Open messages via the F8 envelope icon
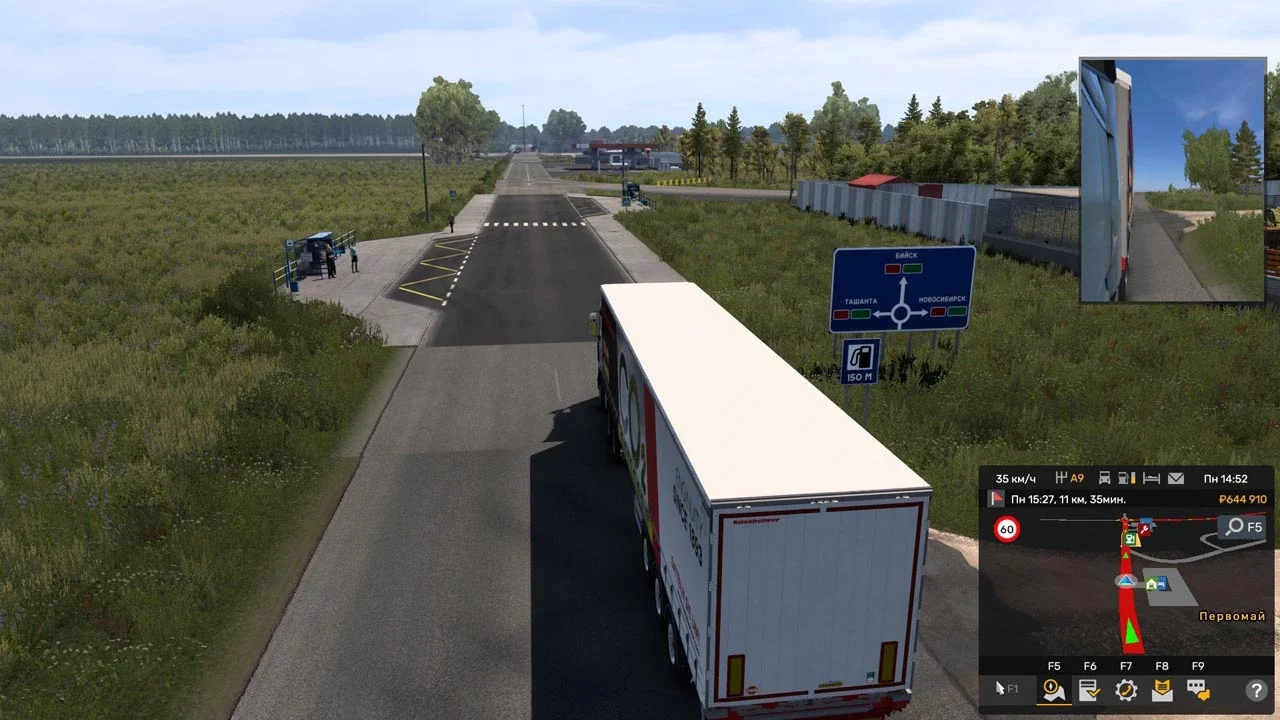This screenshot has height=720, width=1280. click(1162, 689)
